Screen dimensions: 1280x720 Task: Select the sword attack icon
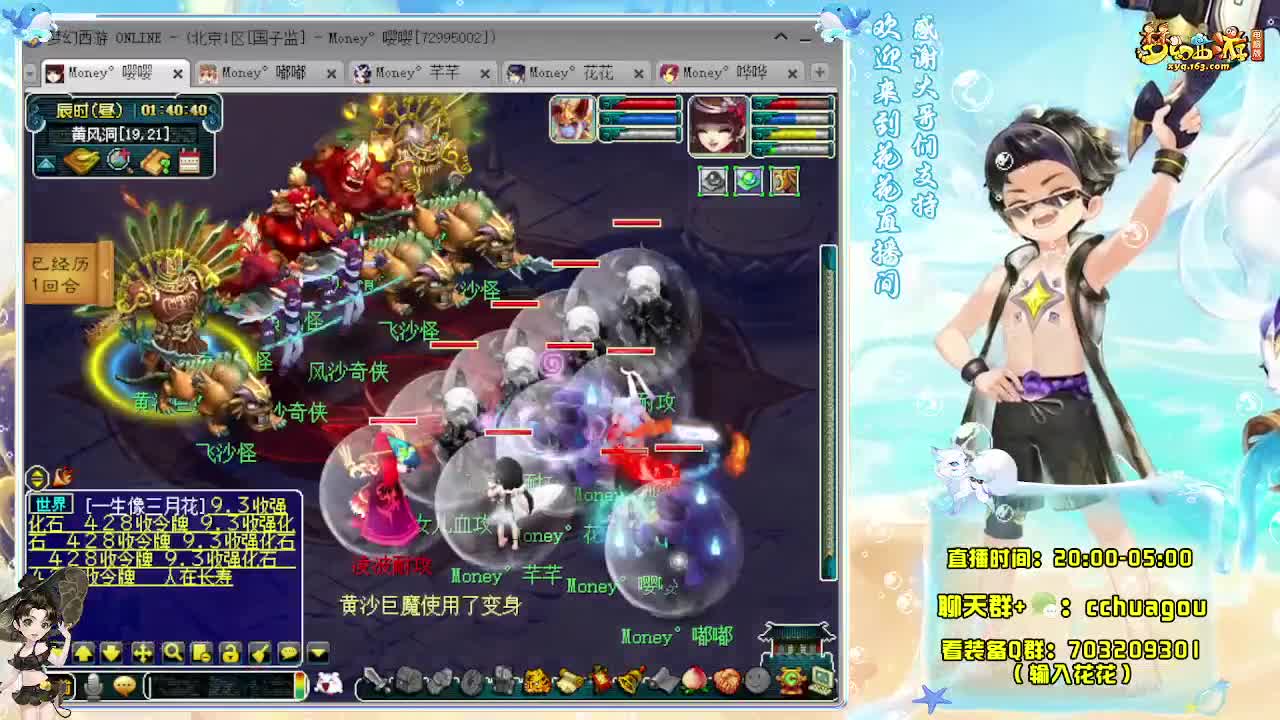click(x=377, y=680)
